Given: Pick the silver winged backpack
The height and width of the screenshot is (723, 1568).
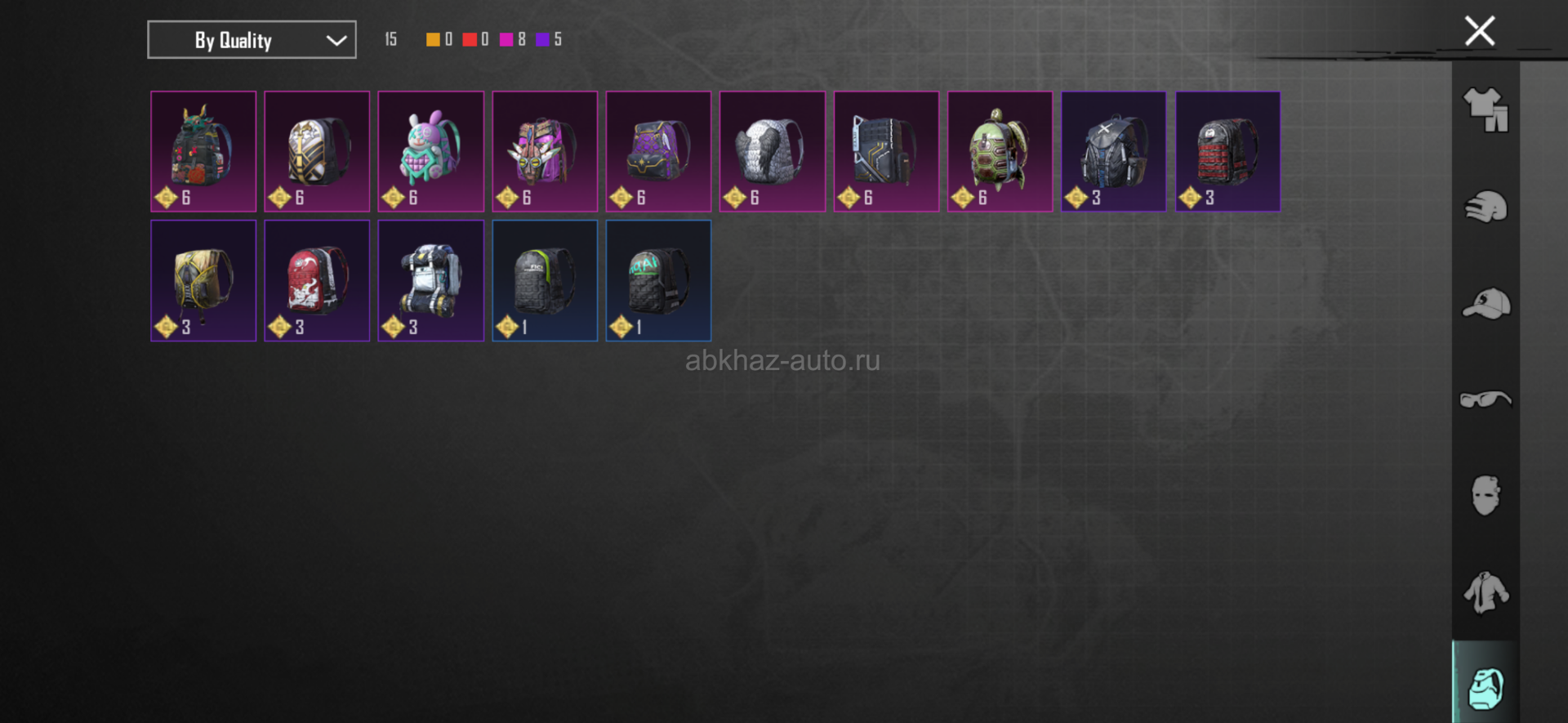Looking at the screenshot, I should click(x=772, y=152).
